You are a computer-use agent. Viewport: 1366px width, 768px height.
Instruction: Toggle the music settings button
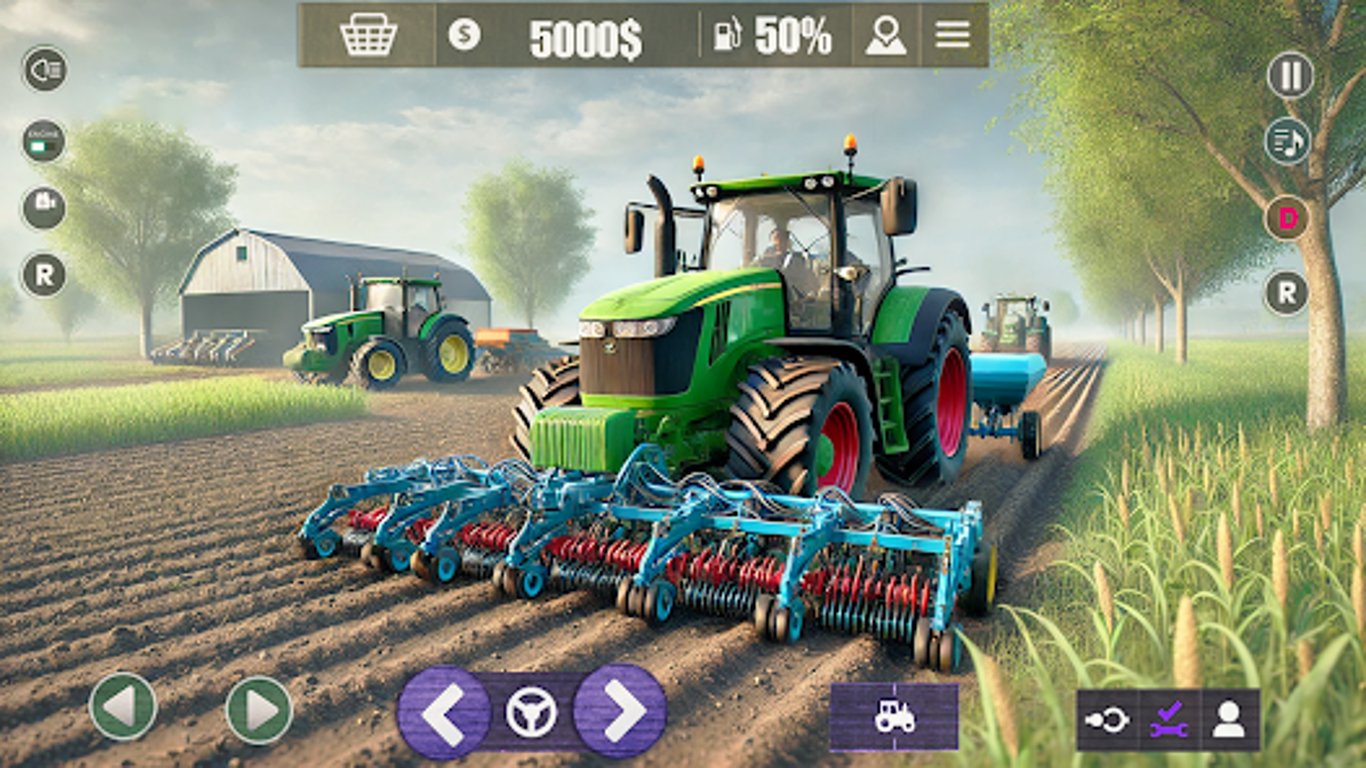click(1290, 140)
